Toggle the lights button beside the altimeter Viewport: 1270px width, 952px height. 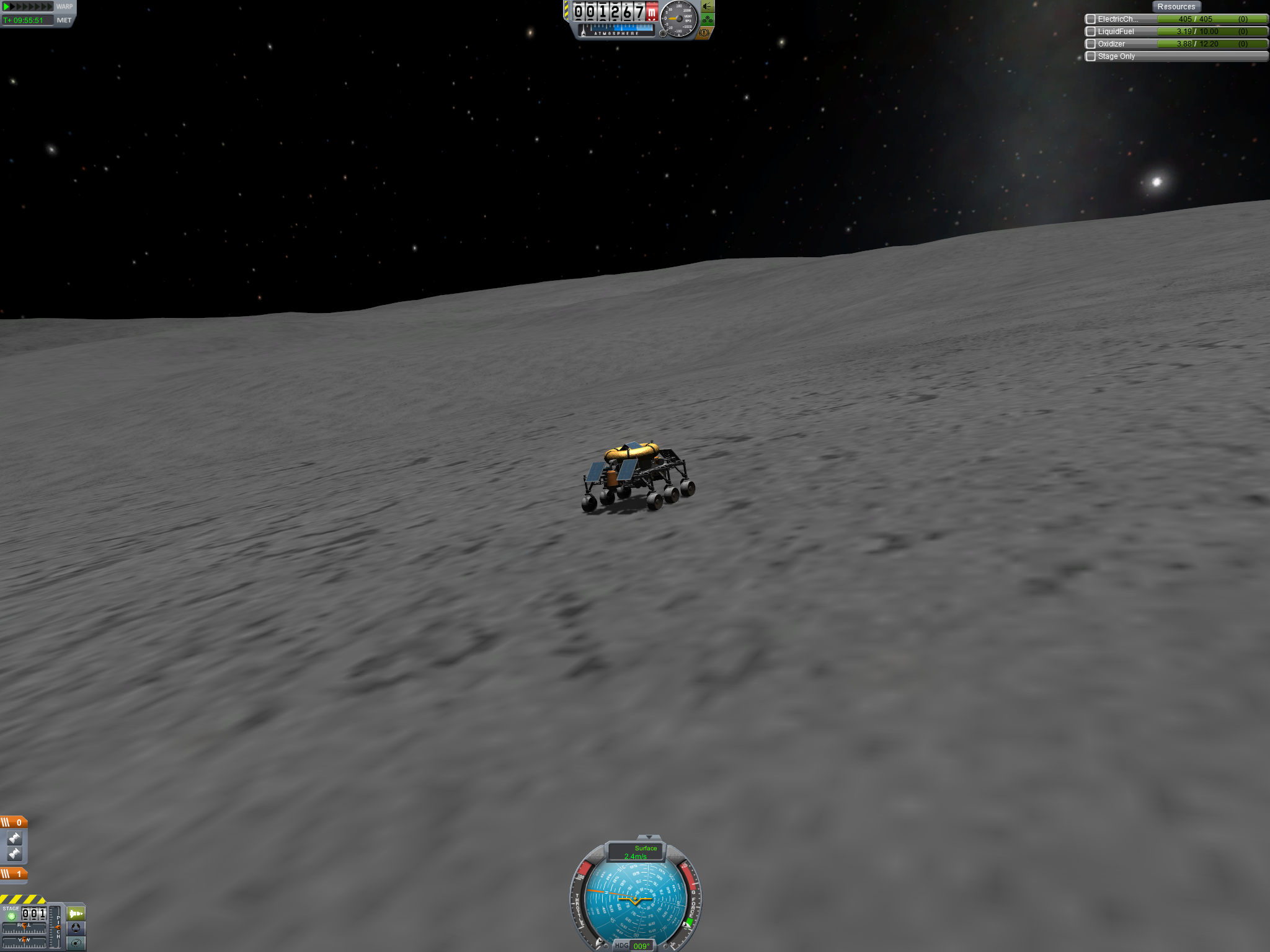coord(708,7)
